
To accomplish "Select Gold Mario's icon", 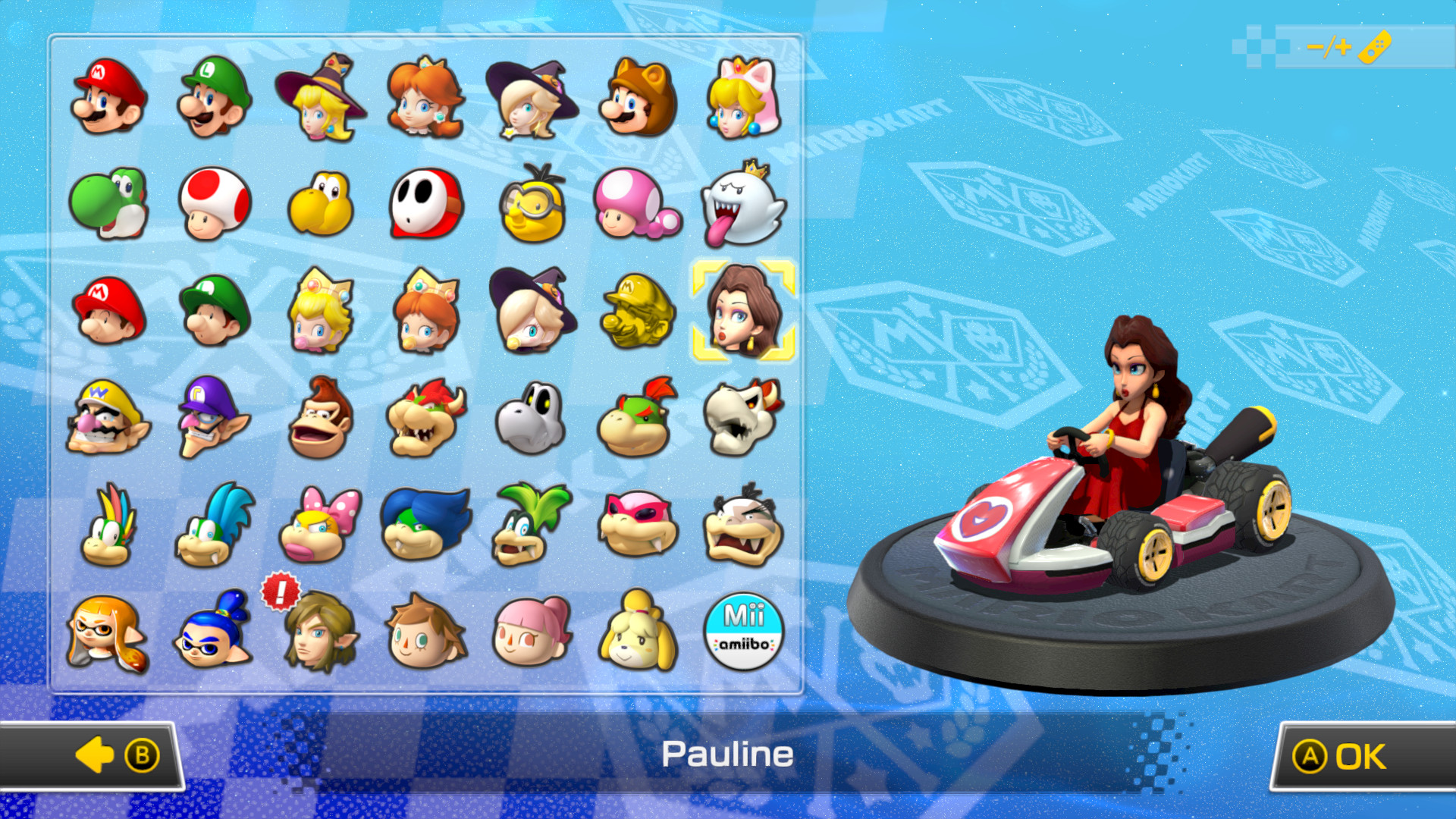I will [x=638, y=311].
